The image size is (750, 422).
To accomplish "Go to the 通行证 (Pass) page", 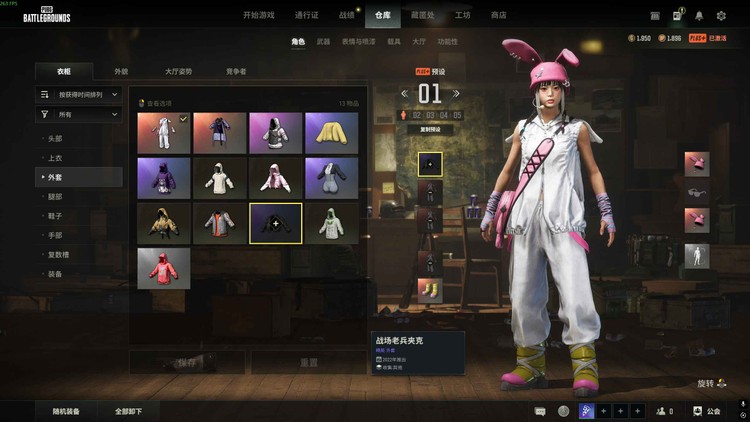I will pos(307,15).
